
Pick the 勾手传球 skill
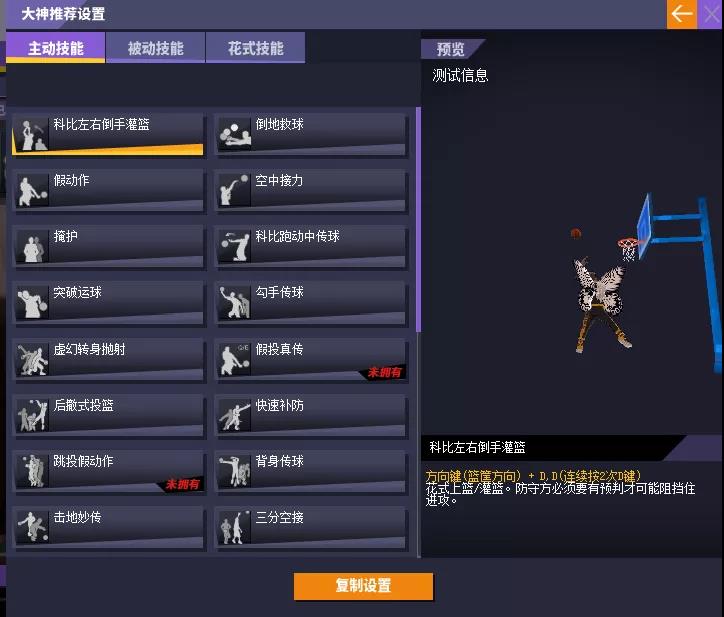click(312, 303)
